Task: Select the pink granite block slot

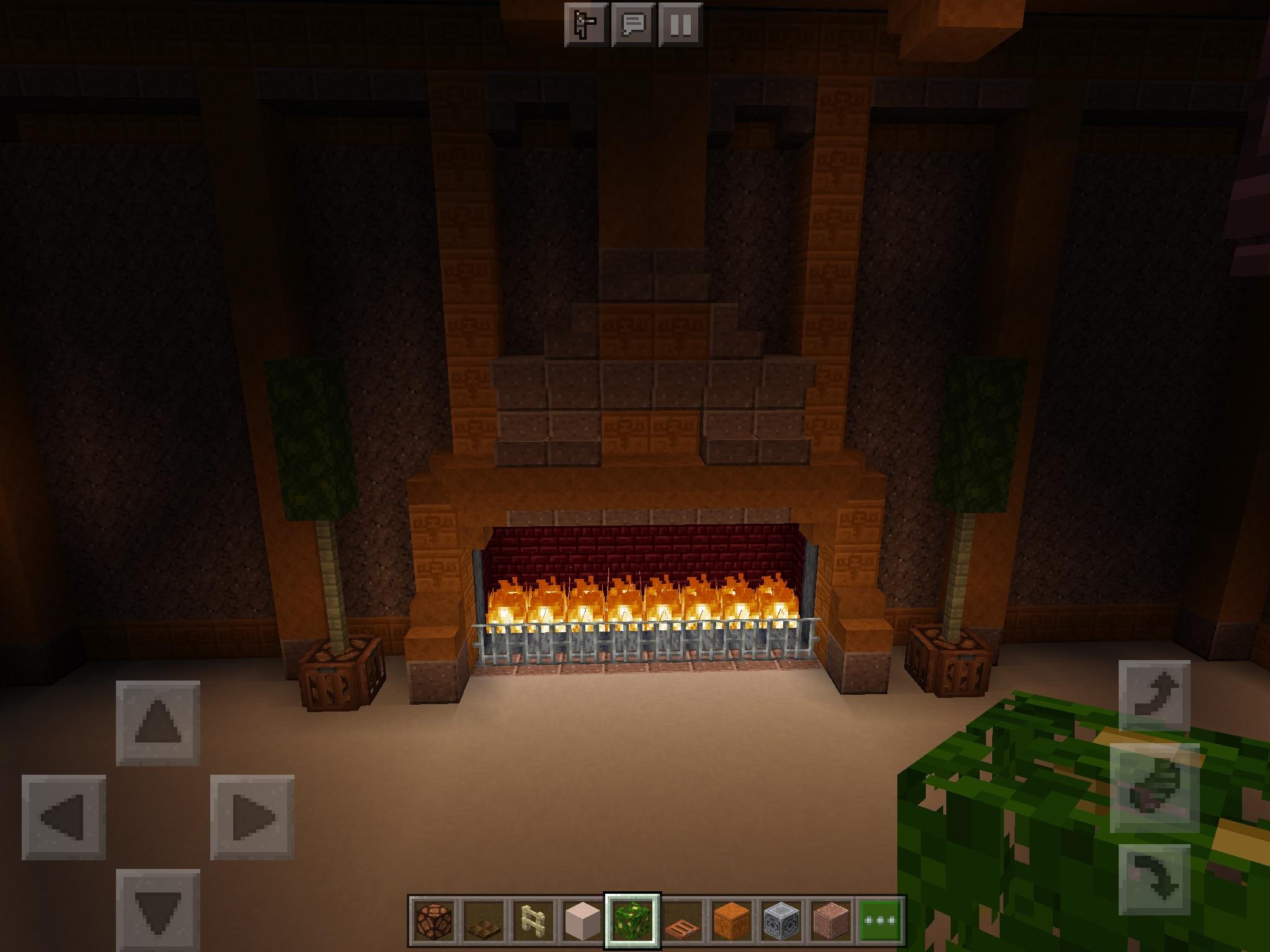Action: coord(831,919)
